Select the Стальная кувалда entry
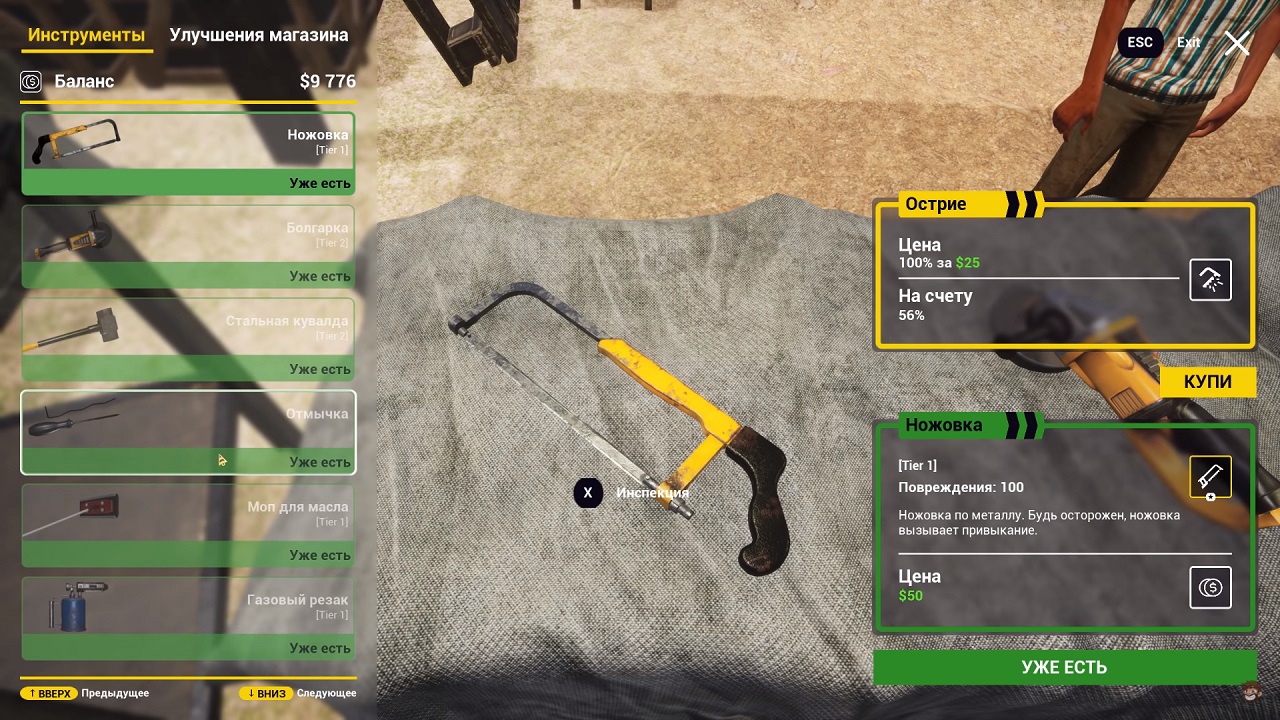The image size is (1280, 720). pyautogui.click(x=188, y=340)
